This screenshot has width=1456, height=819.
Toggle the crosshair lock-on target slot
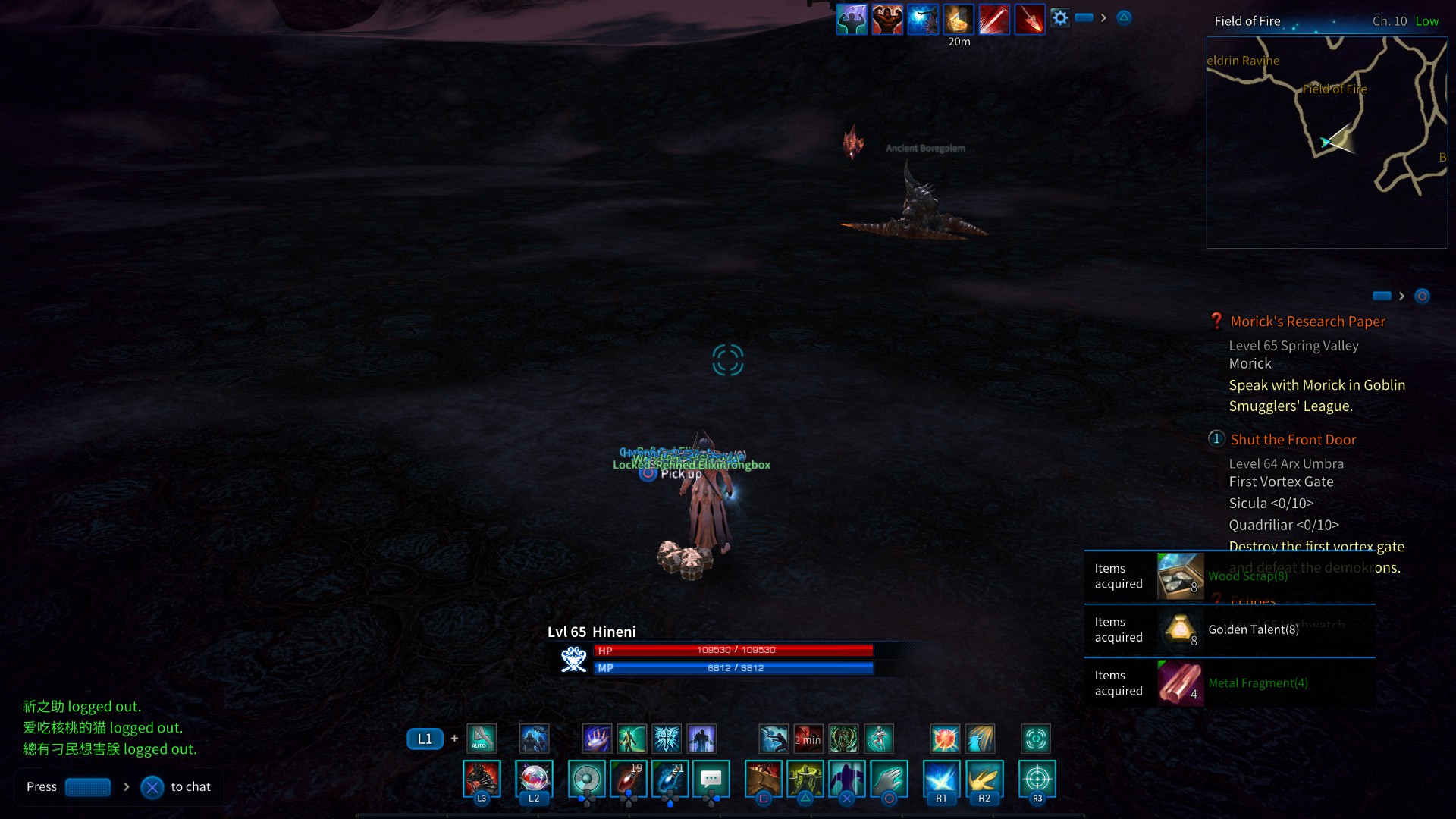tap(1037, 779)
